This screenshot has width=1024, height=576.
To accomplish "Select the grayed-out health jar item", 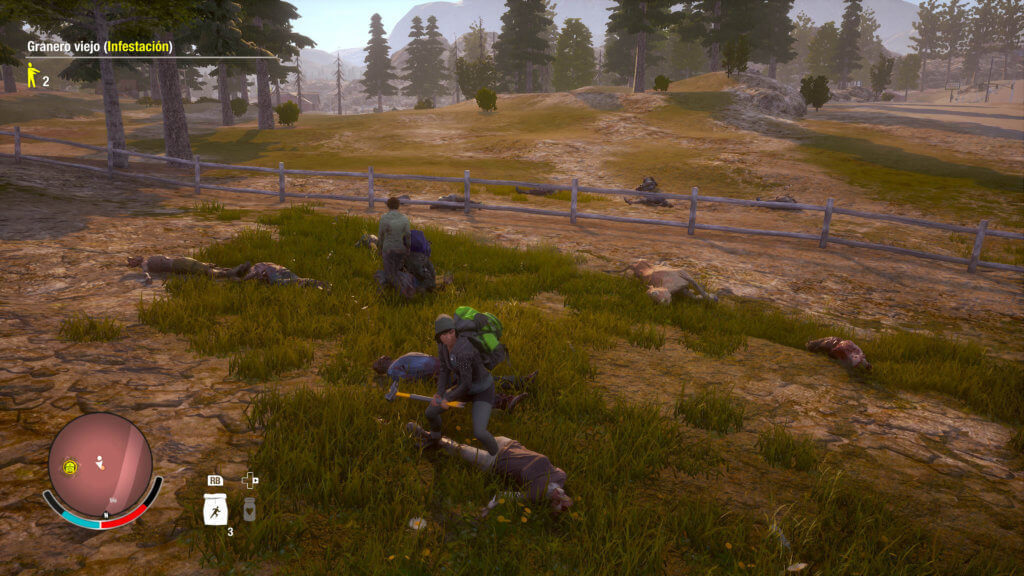I will click(249, 509).
